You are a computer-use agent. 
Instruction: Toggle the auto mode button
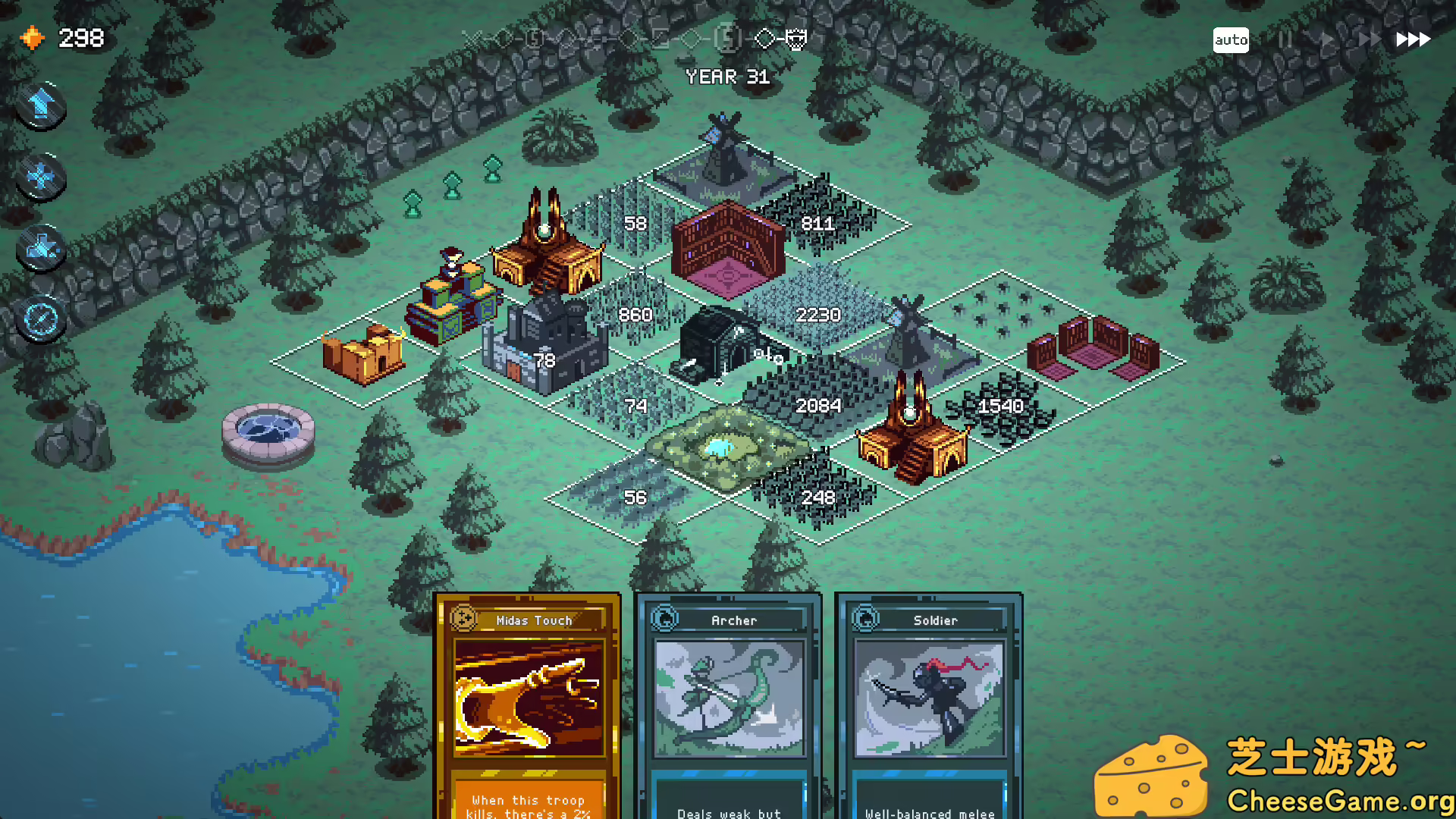1232,39
